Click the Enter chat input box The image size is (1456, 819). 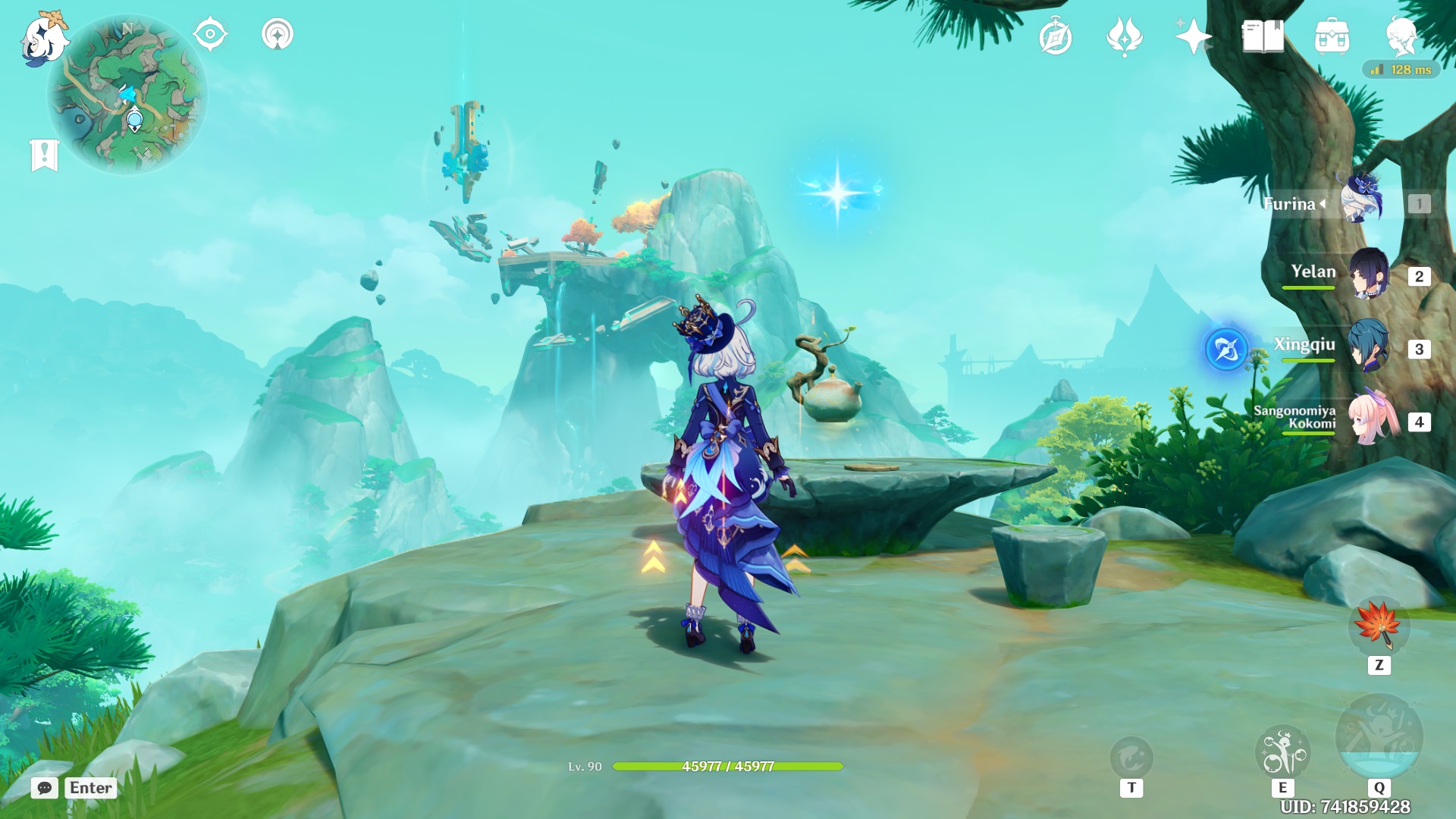point(89,788)
